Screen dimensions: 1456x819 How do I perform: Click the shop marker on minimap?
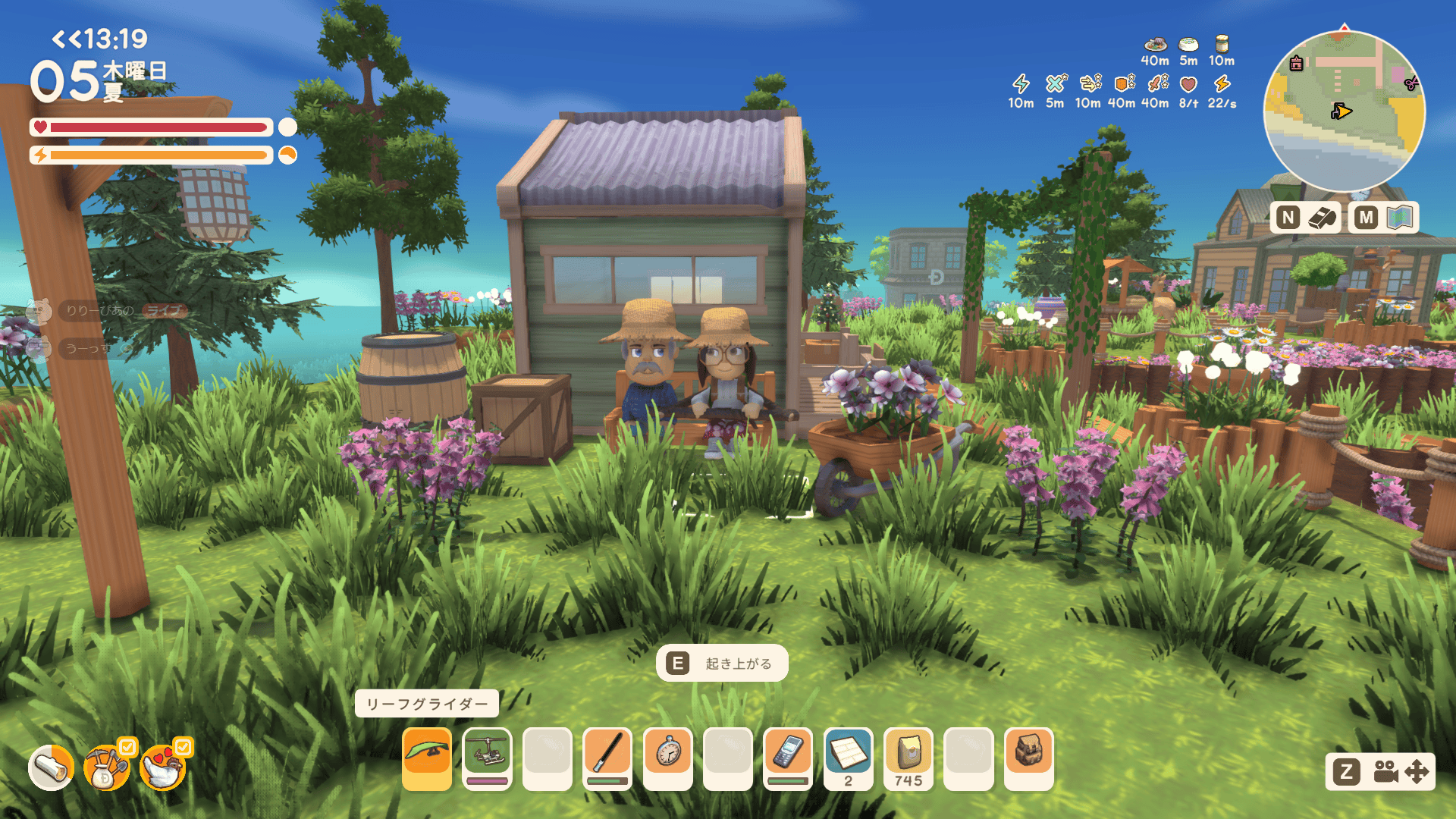[1297, 64]
